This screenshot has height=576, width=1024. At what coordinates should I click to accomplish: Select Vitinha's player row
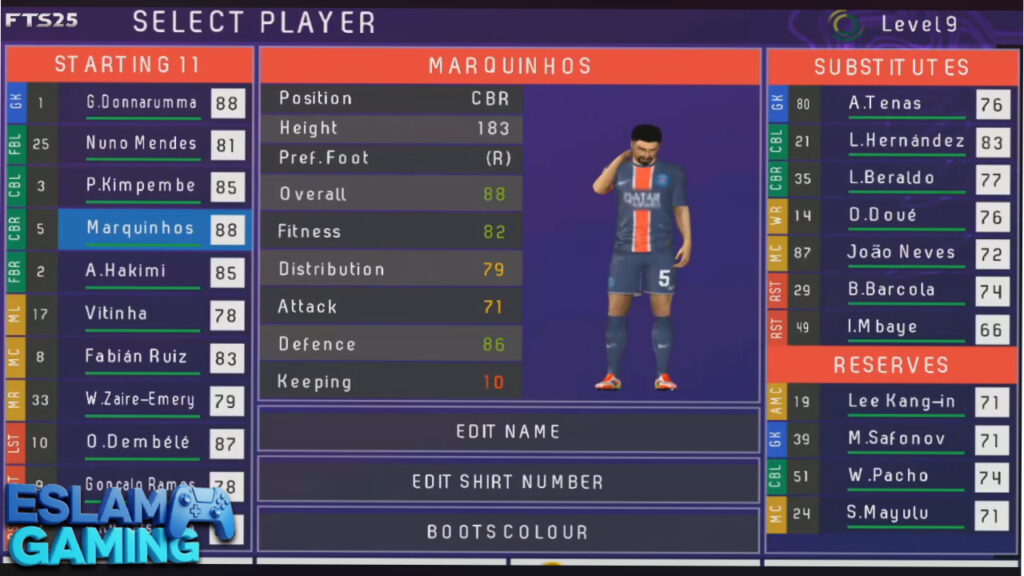point(140,314)
